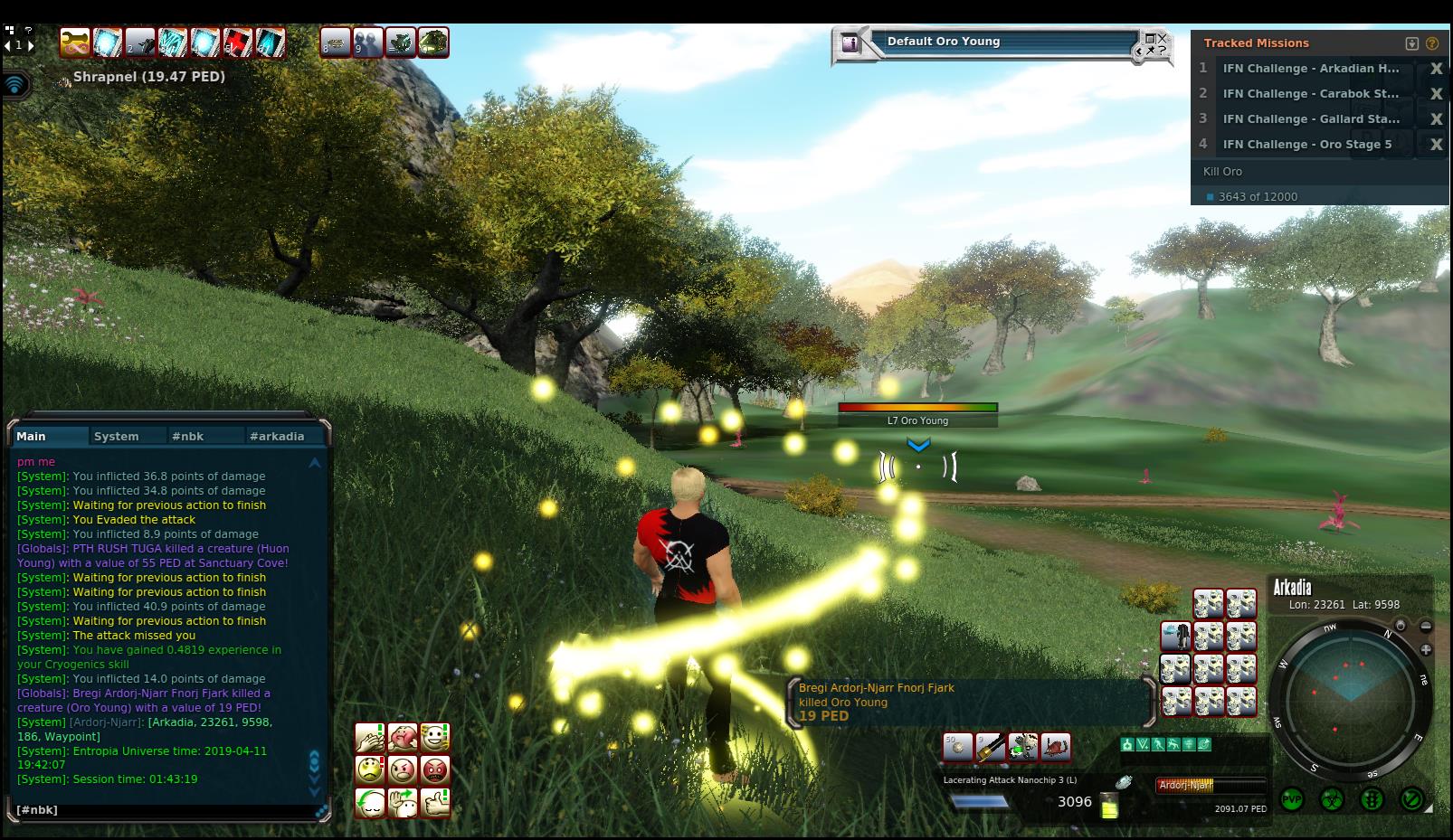
Task: Click the green biohazard icon below radar
Action: (1332, 799)
